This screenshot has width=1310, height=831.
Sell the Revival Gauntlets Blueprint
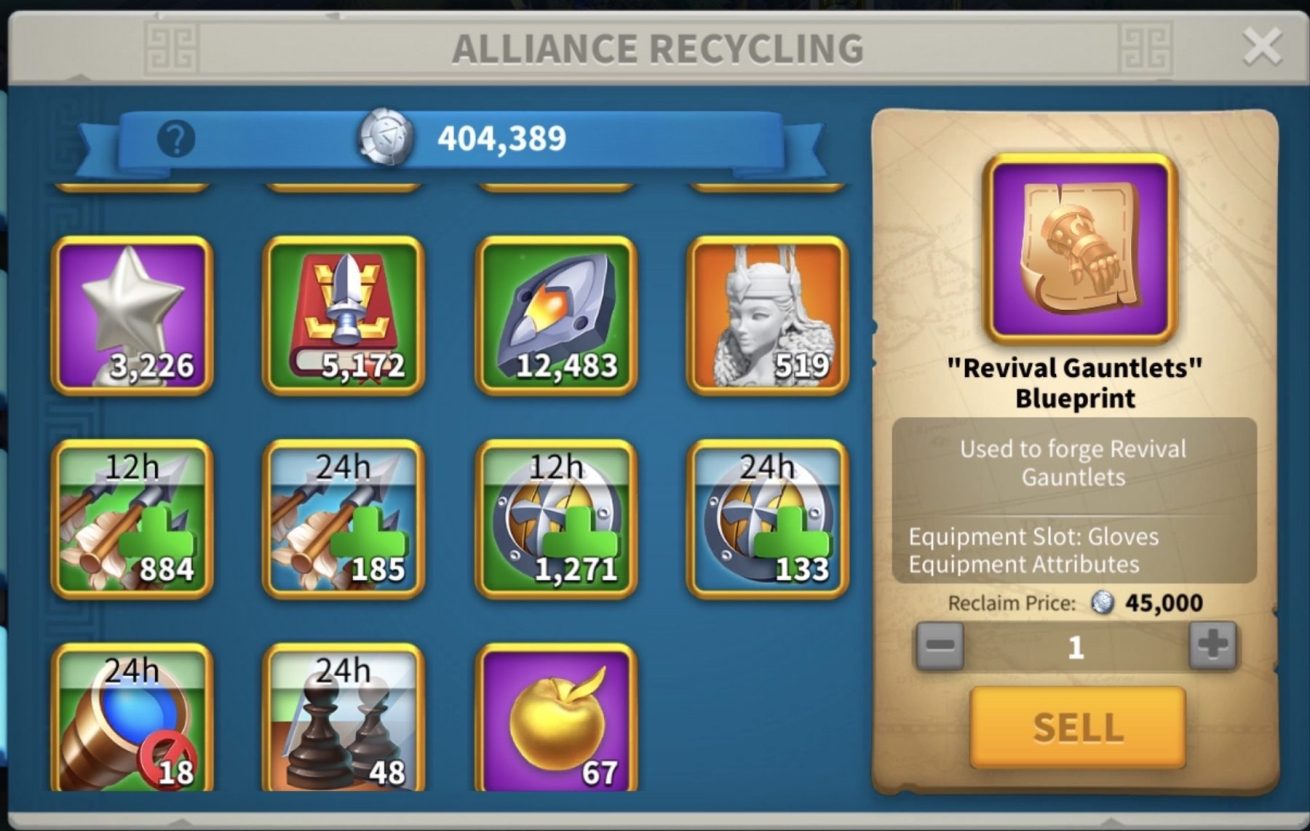click(x=1077, y=727)
